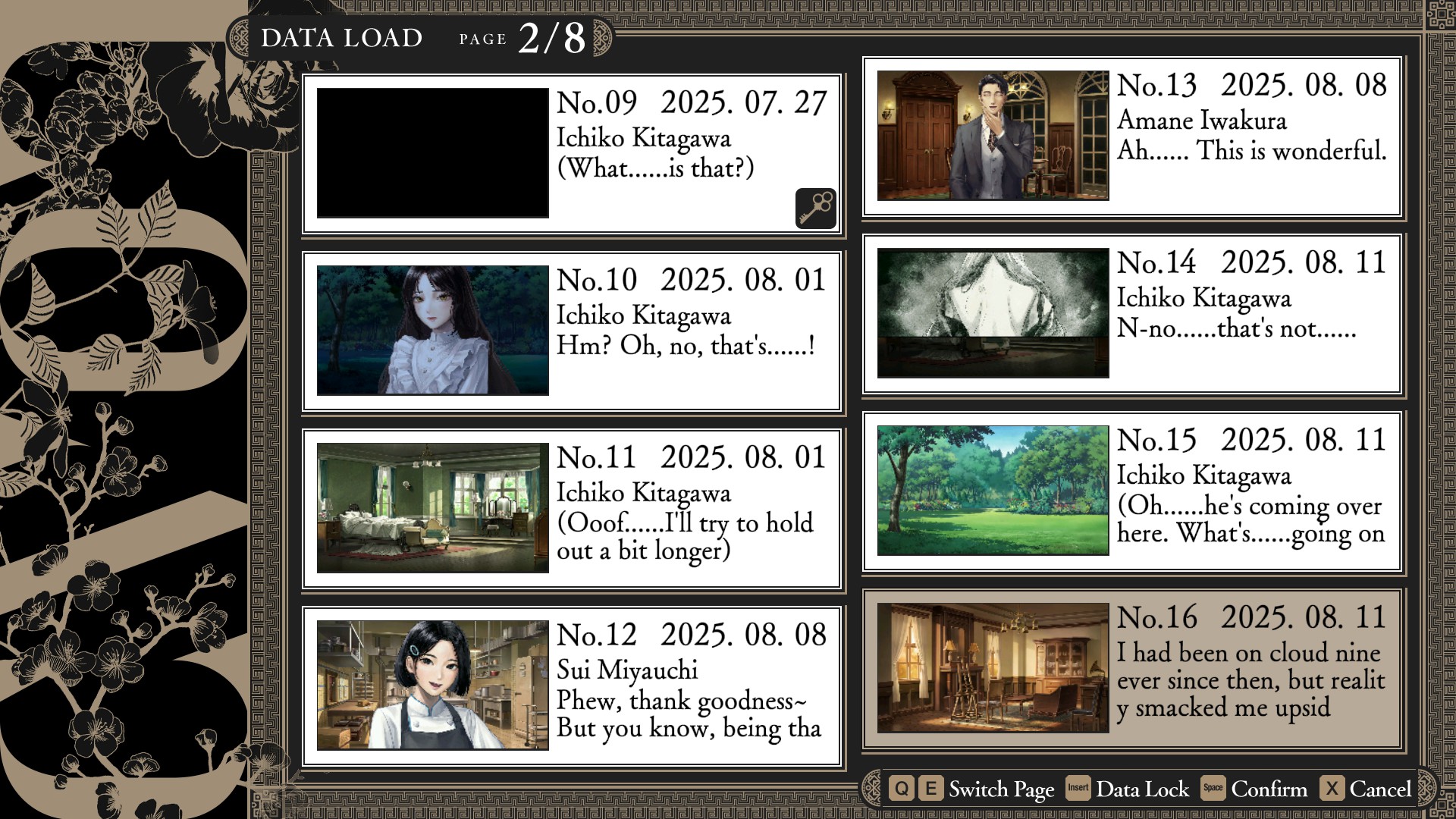The image size is (1456, 819).
Task: Select Amane Iwakura save No.13
Action: 1131,136
